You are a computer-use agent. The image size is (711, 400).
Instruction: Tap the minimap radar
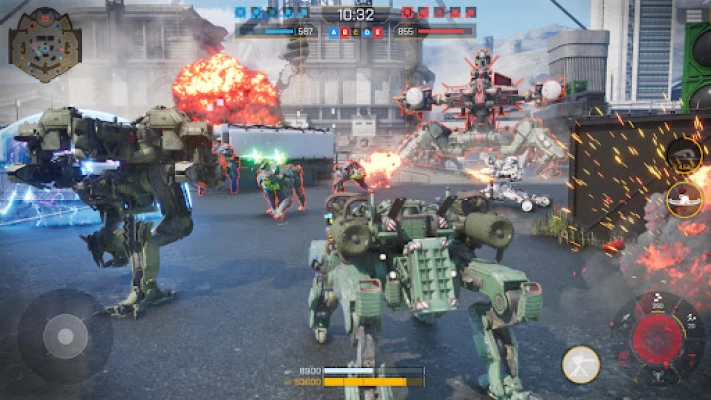45,44
